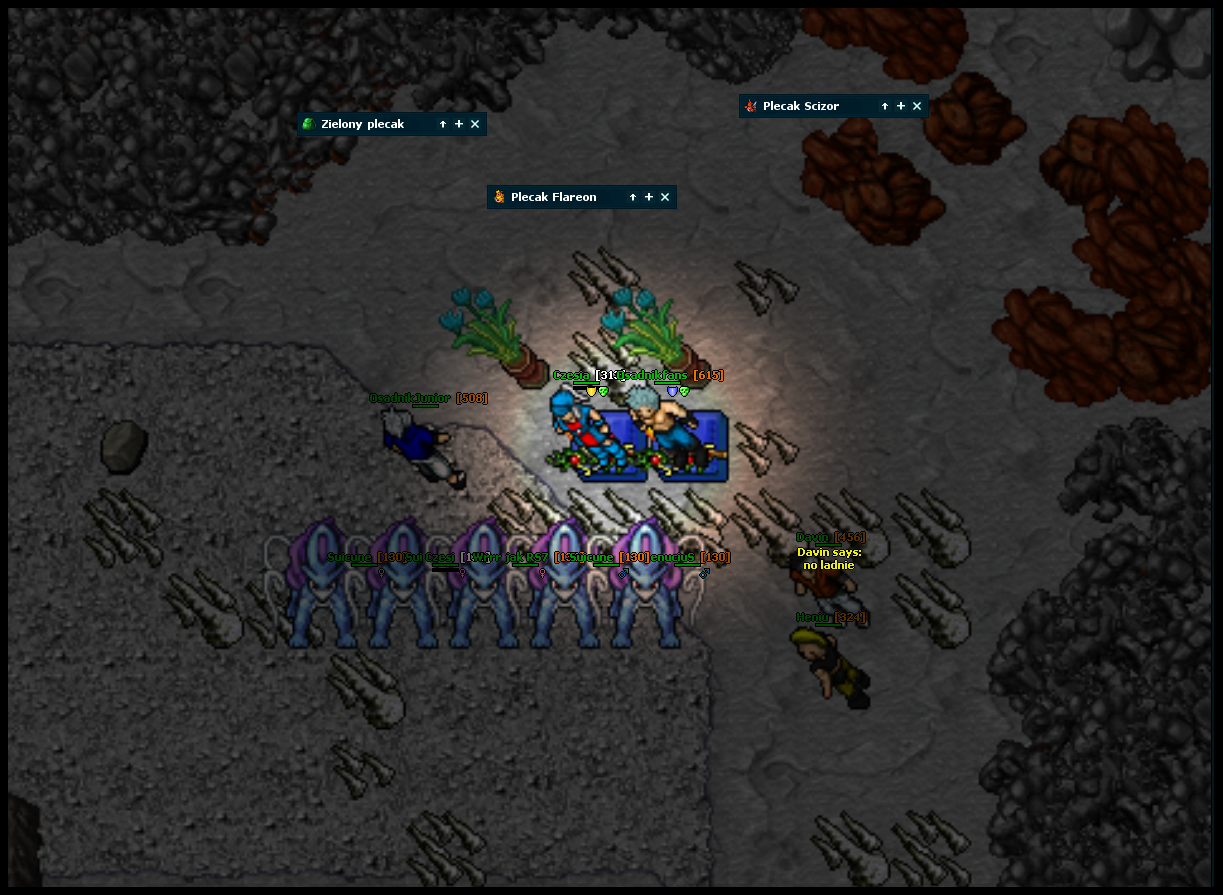Click the green backpack icon of Zielony plecak

[x=309, y=124]
